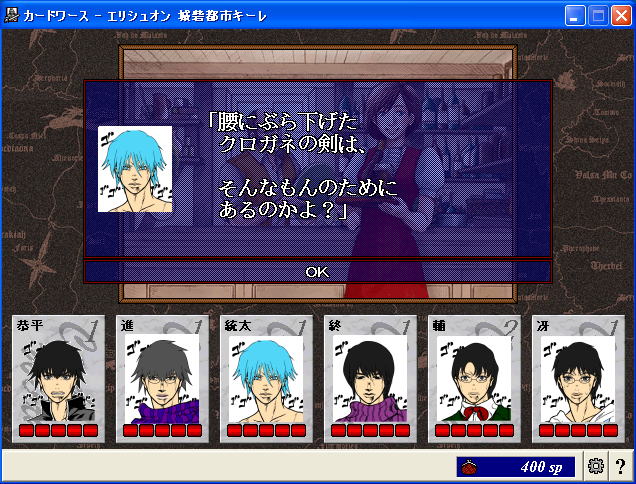The width and height of the screenshot is (636, 484).
Task: Open the gear settings button
Action: pyautogui.click(x=596, y=466)
